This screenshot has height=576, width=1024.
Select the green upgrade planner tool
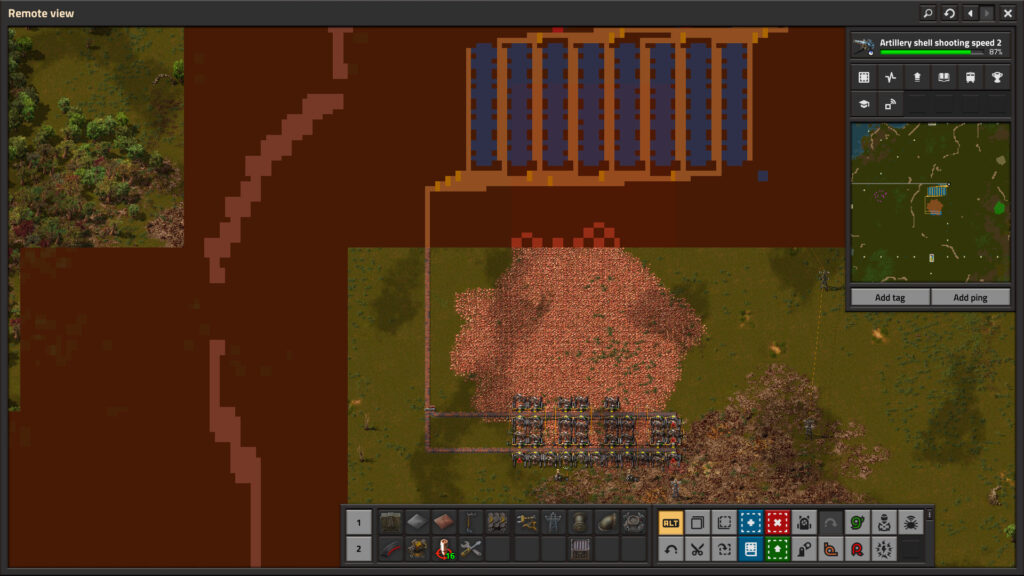tap(777, 548)
